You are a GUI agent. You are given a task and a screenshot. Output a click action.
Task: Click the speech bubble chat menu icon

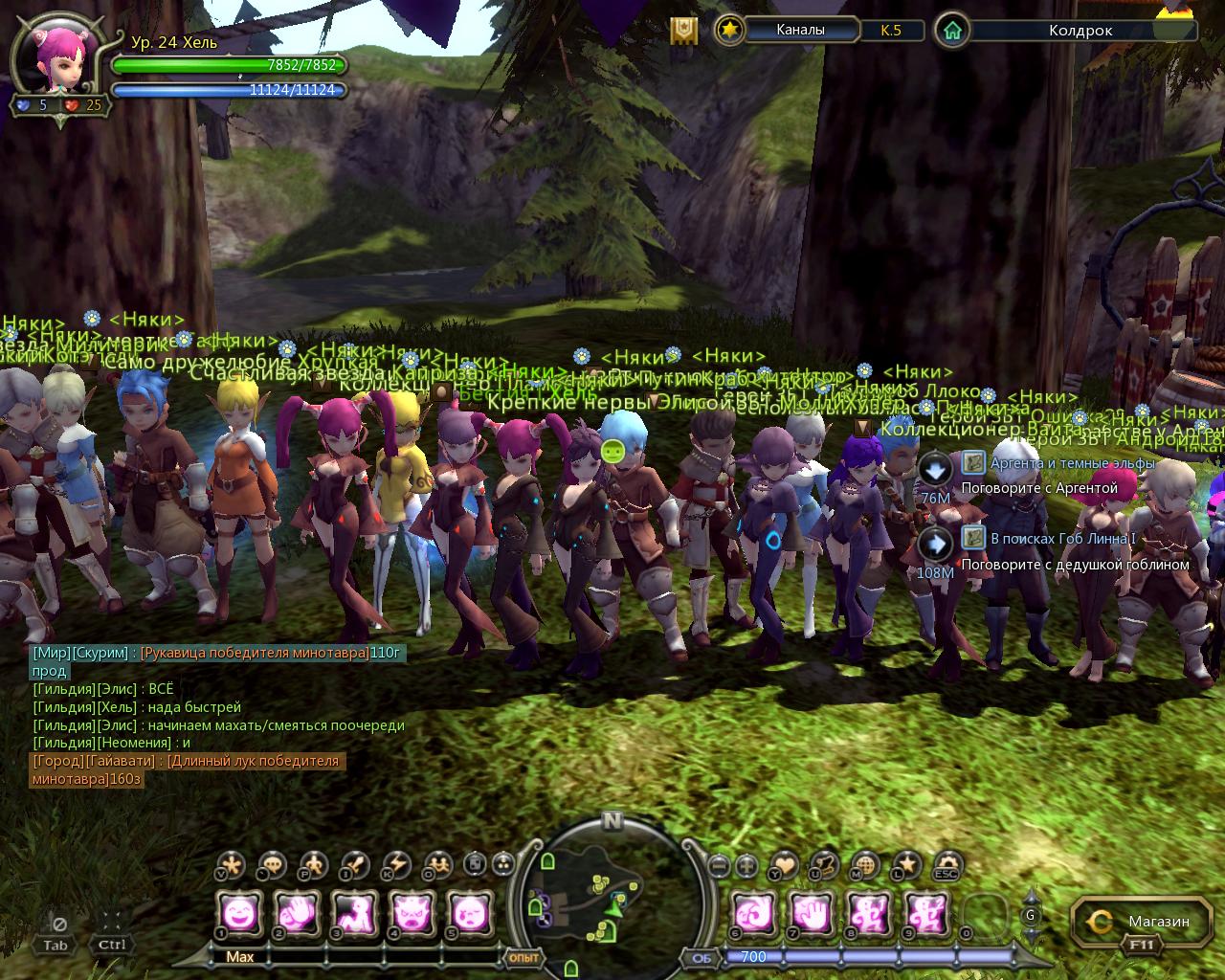[273, 865]
